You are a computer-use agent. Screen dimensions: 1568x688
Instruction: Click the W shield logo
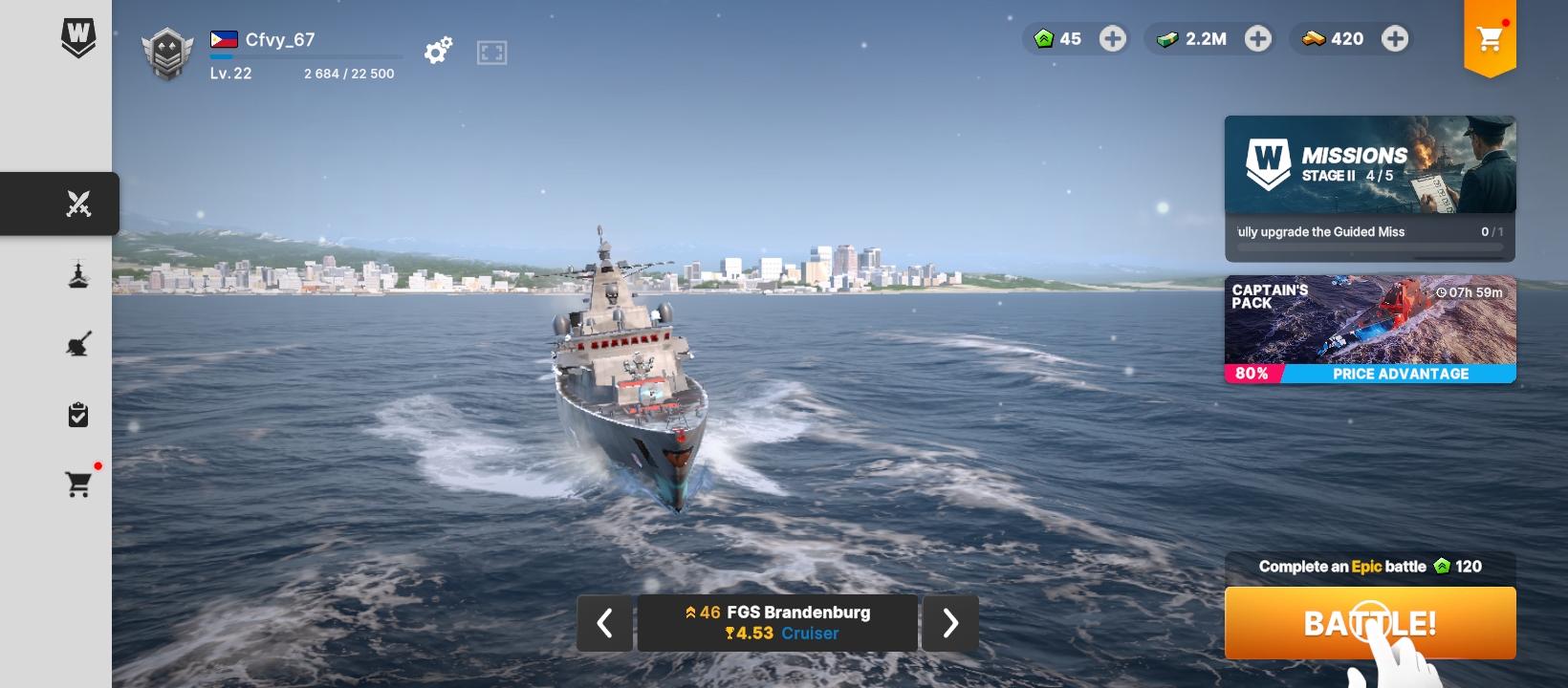click(78, 38)
